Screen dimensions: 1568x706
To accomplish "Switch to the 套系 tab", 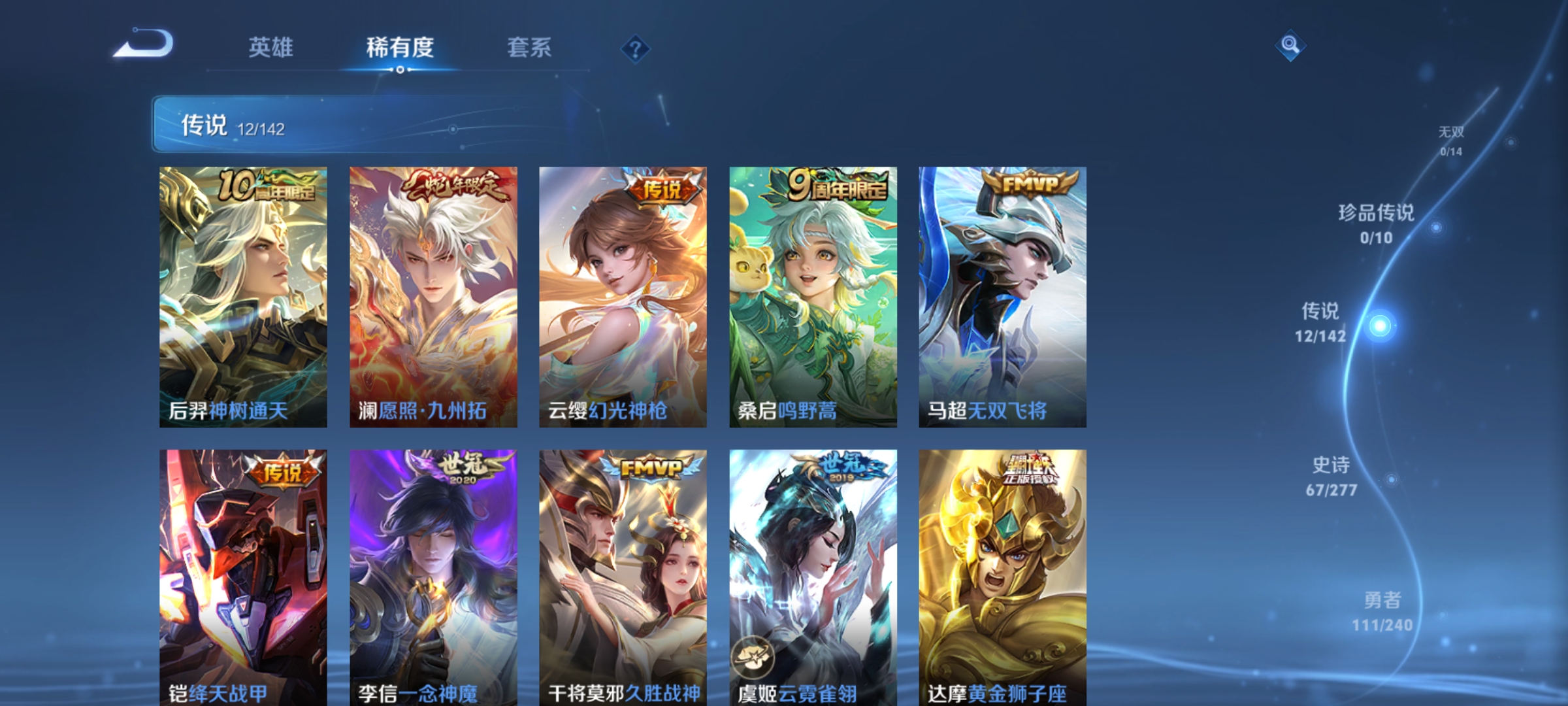I will click(531, 47).
